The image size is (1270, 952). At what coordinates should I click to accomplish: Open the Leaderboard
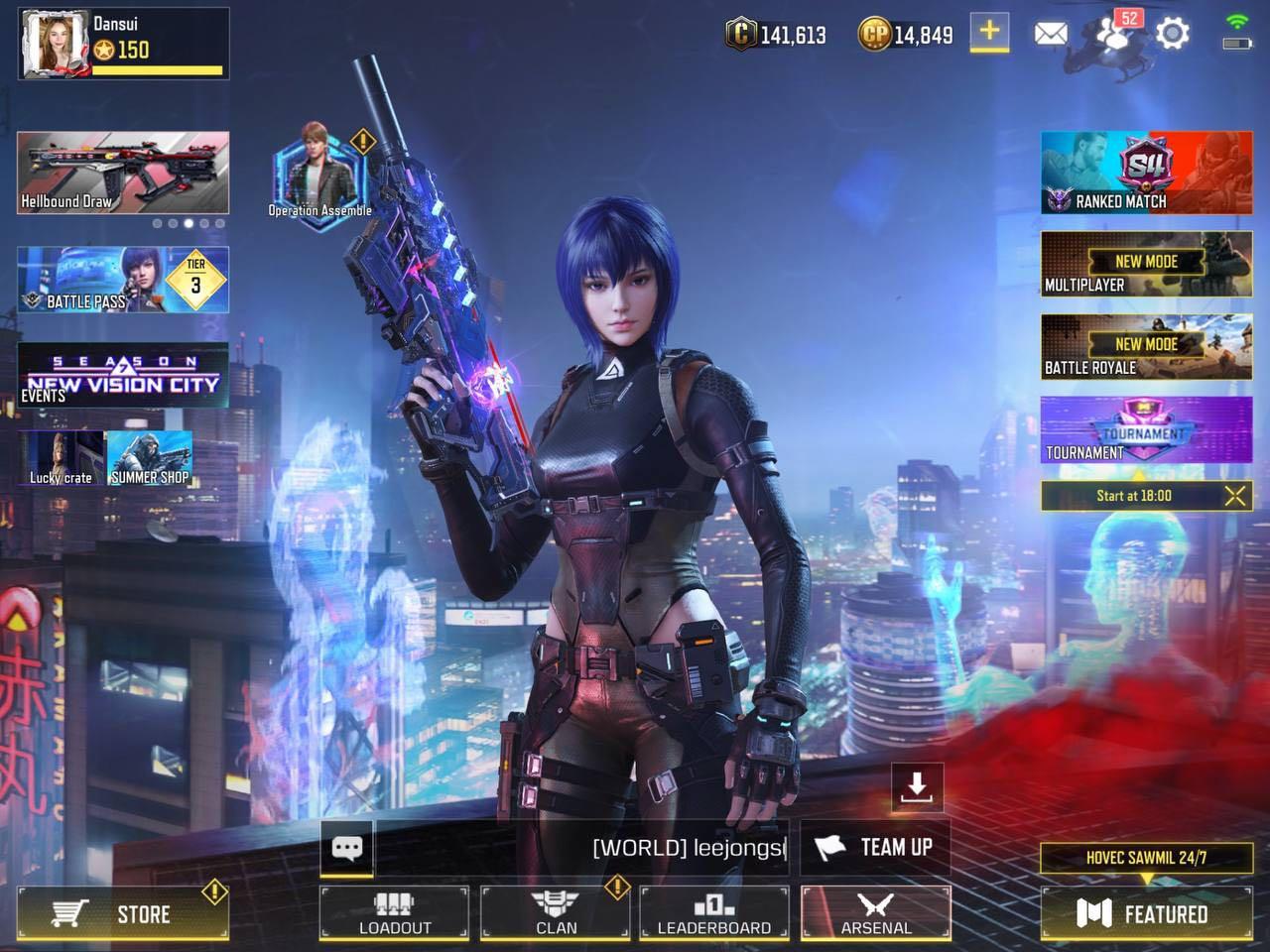point(714,913)
